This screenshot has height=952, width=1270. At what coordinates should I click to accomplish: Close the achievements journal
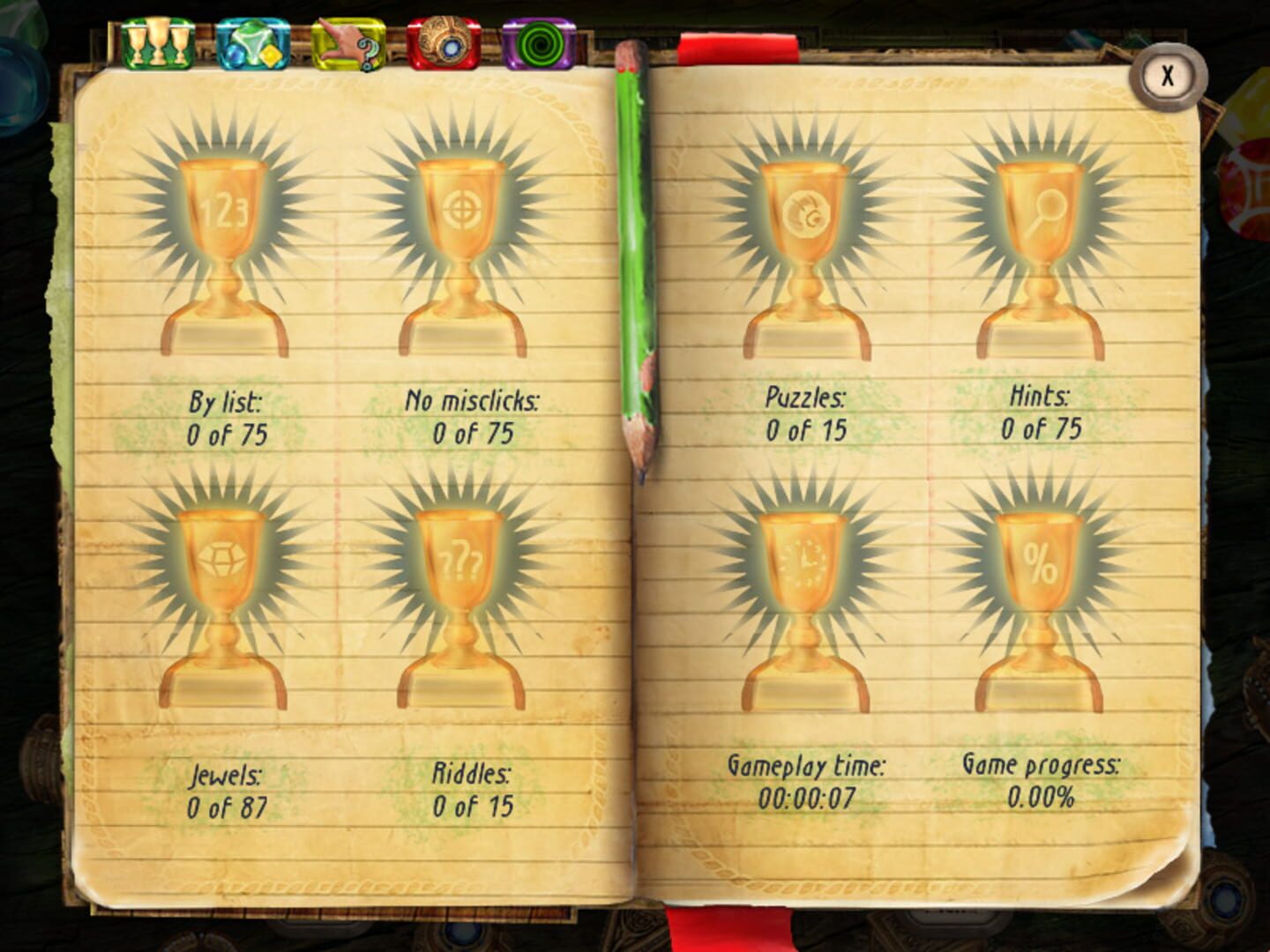click(x=1169, y=74)
